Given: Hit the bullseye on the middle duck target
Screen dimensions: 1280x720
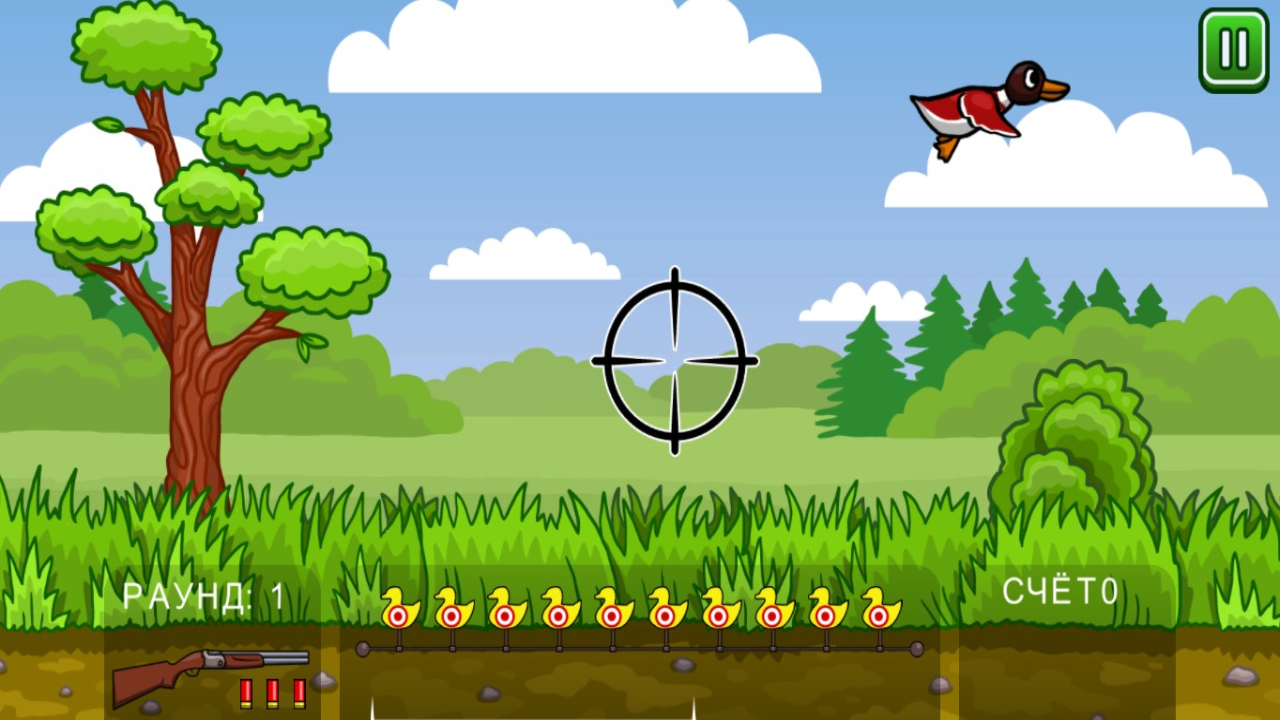Looking at the screenshot, I should [610, 613].
